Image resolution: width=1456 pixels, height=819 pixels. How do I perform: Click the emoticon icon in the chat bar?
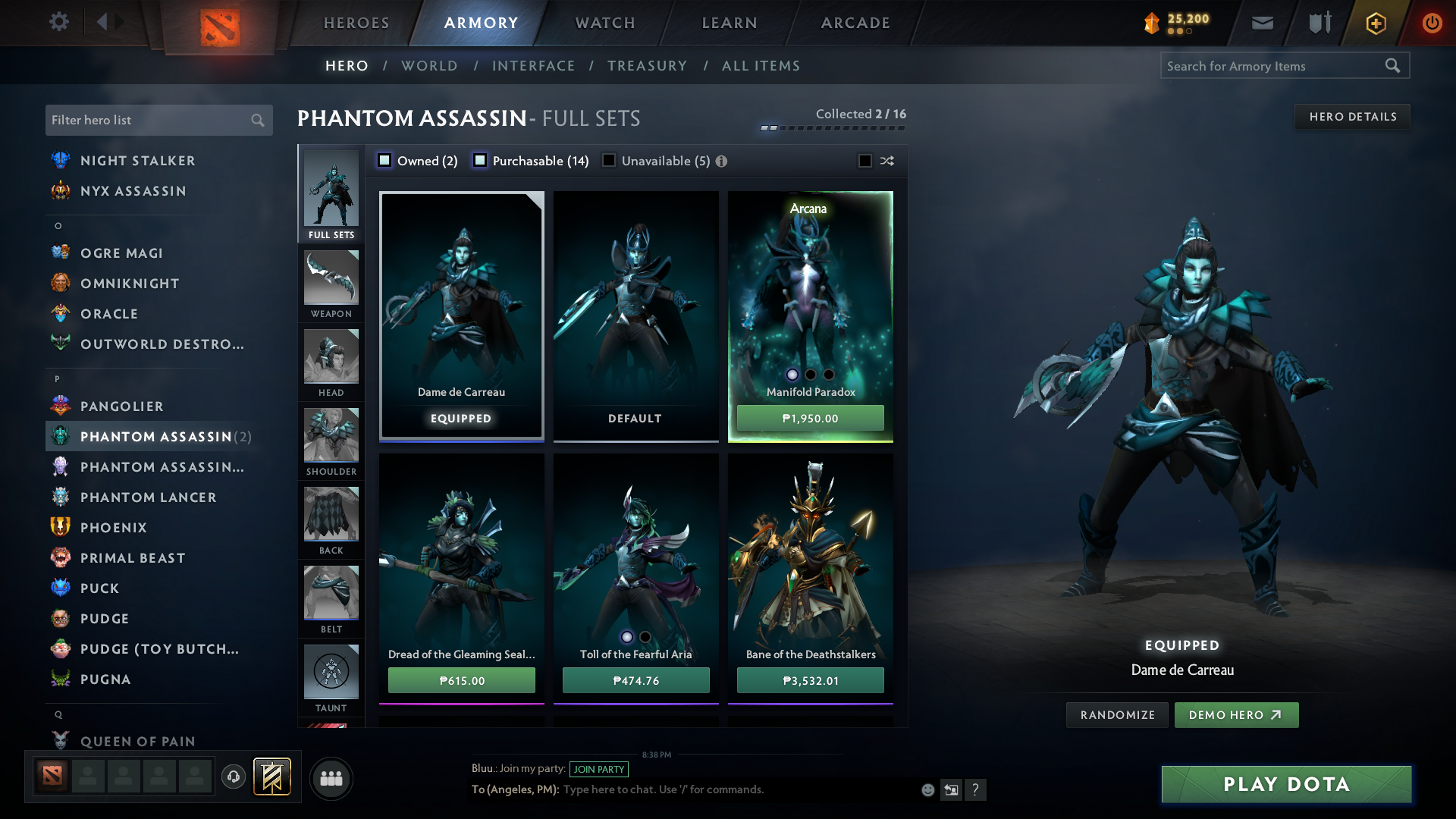(927, 789)
